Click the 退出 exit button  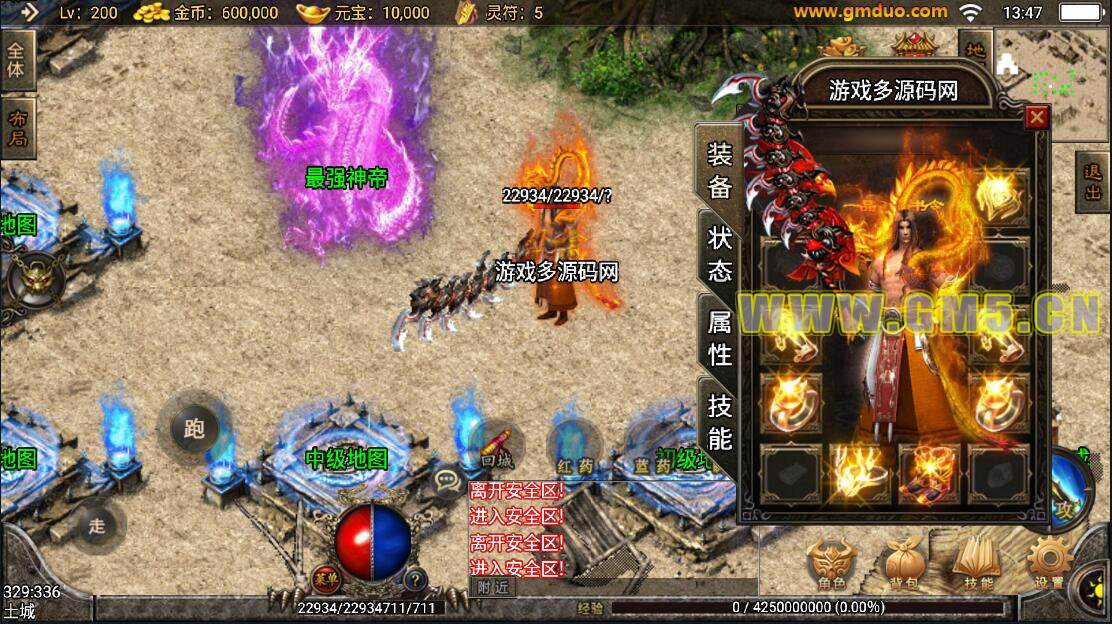(1092, 182)
